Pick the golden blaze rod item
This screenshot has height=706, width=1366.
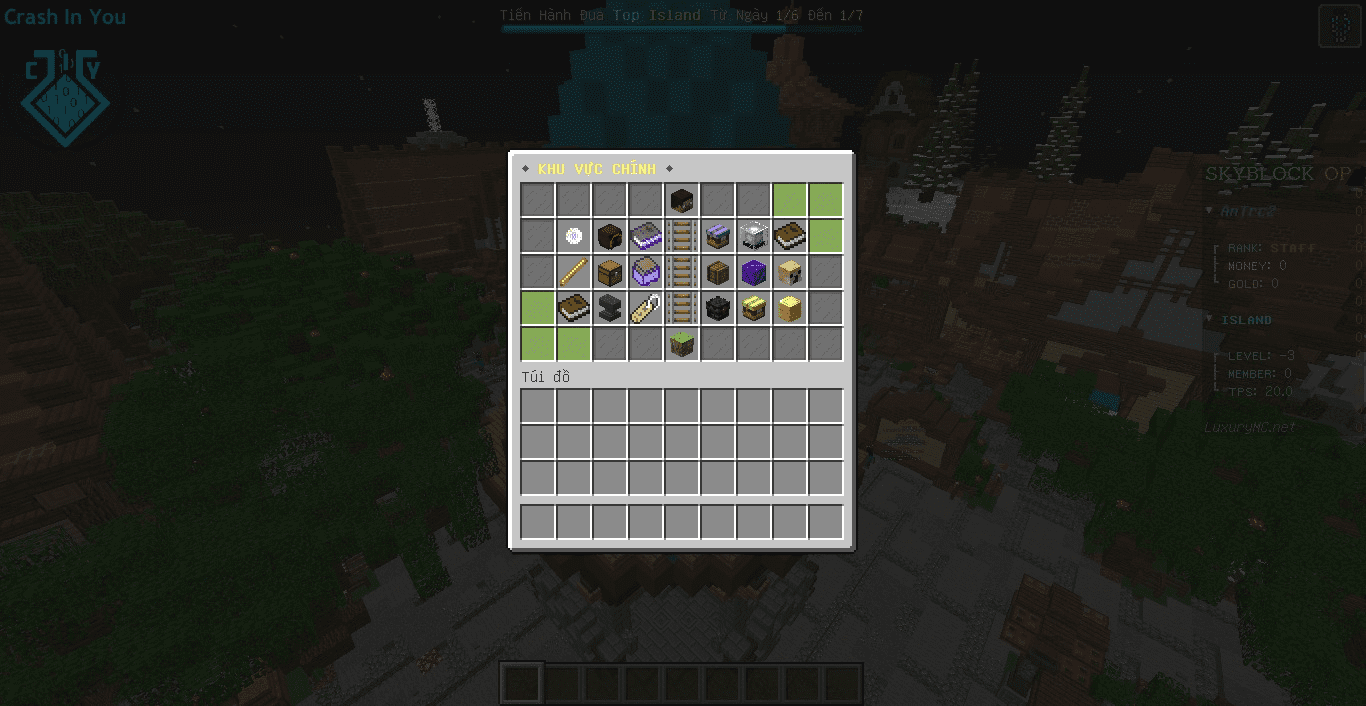tap(574, 272)
